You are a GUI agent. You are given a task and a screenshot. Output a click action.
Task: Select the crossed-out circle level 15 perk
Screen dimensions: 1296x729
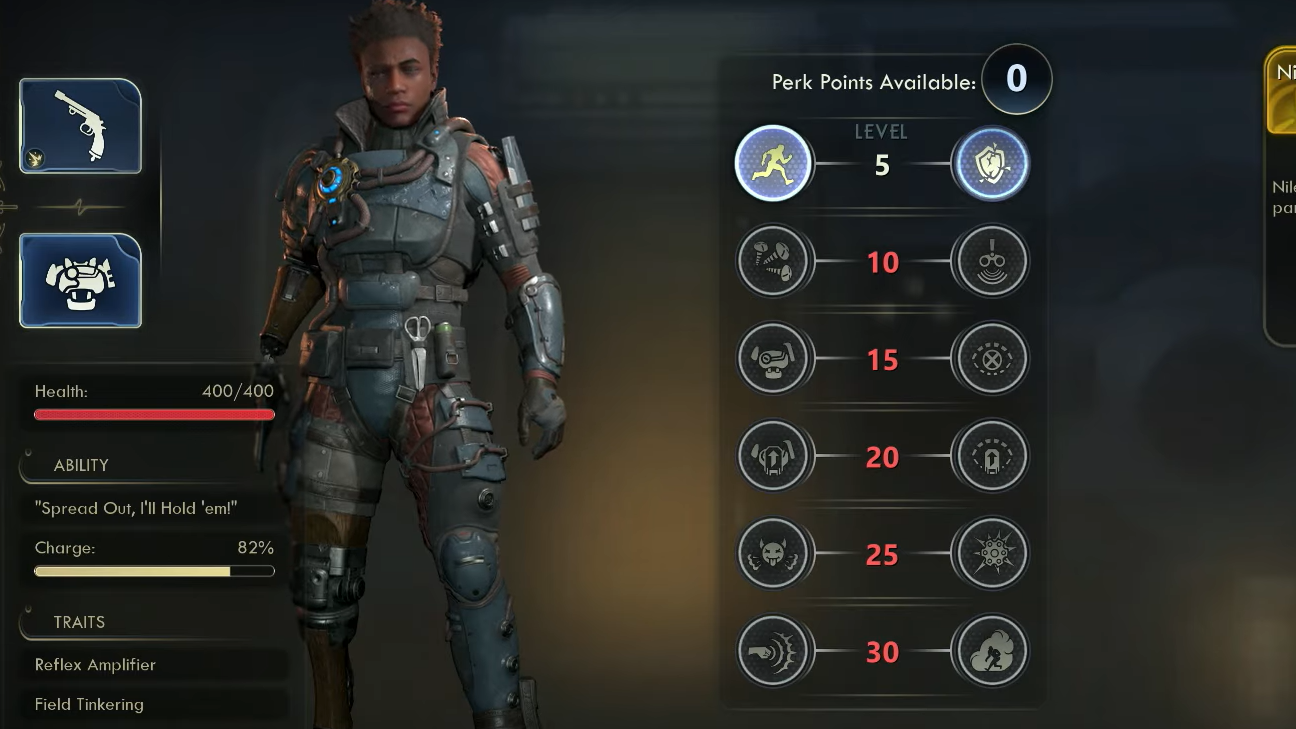[990, 358]
